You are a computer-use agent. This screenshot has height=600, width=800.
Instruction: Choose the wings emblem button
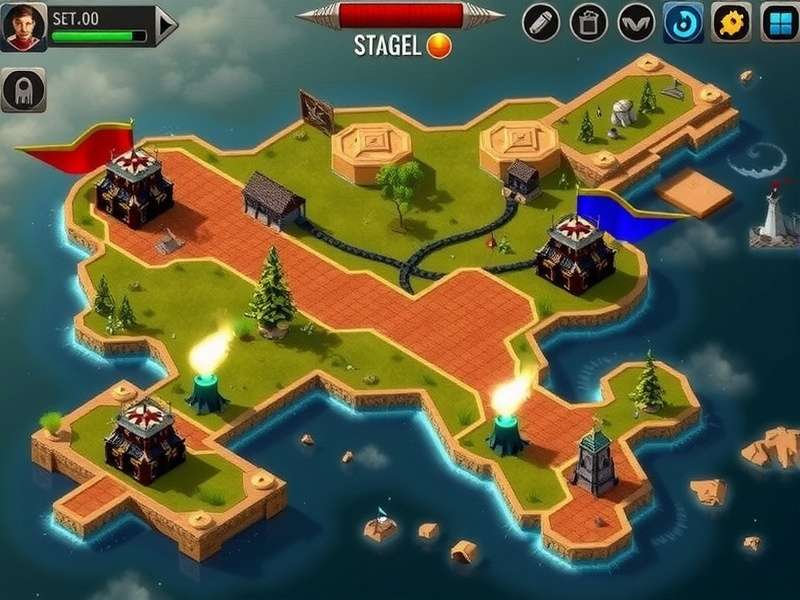click(x=636, y=22)
